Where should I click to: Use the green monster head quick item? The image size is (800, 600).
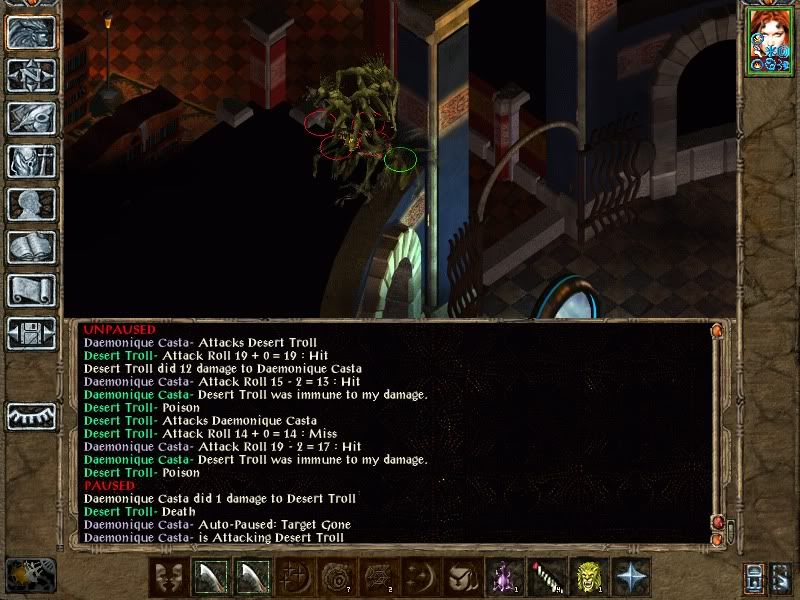[x=587, y=577]
